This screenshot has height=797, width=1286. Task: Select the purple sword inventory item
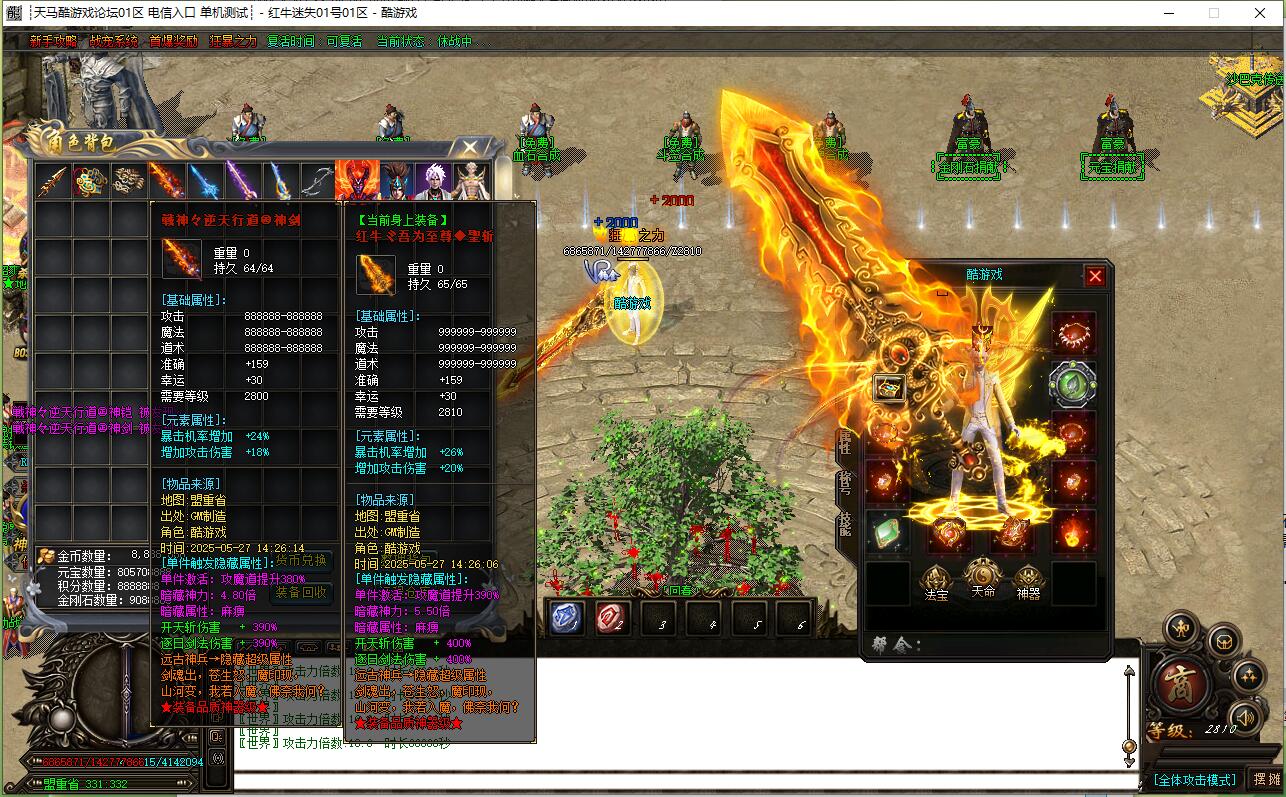point(242,181)
